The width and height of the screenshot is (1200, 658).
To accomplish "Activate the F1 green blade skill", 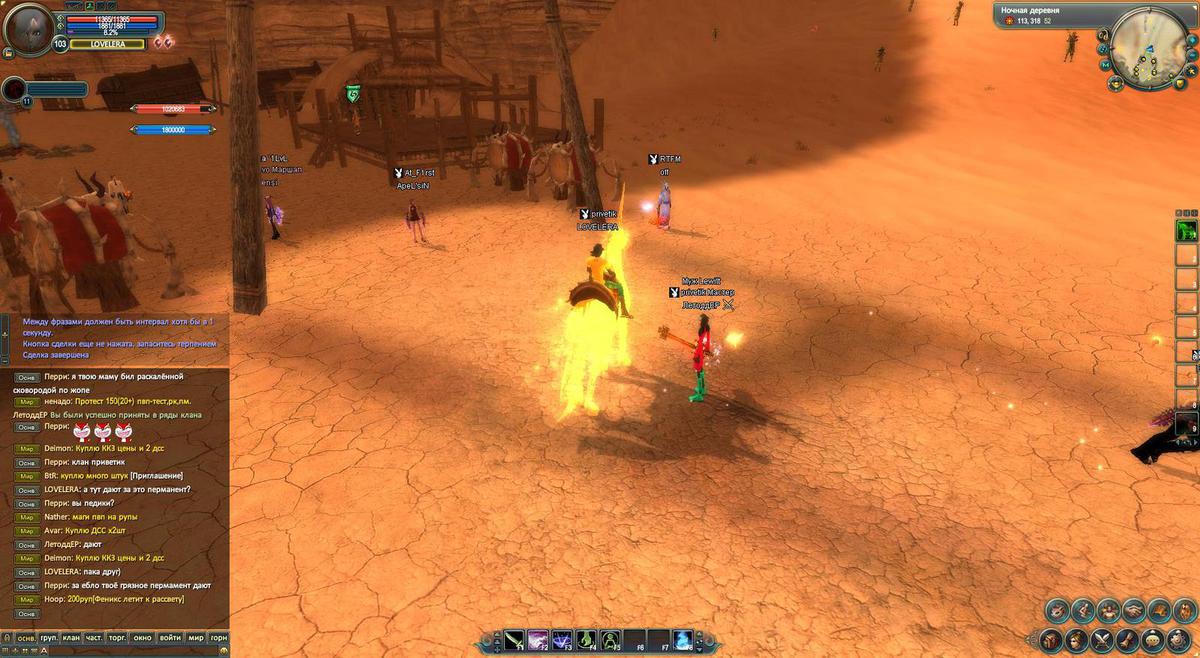I will point(514,639).
